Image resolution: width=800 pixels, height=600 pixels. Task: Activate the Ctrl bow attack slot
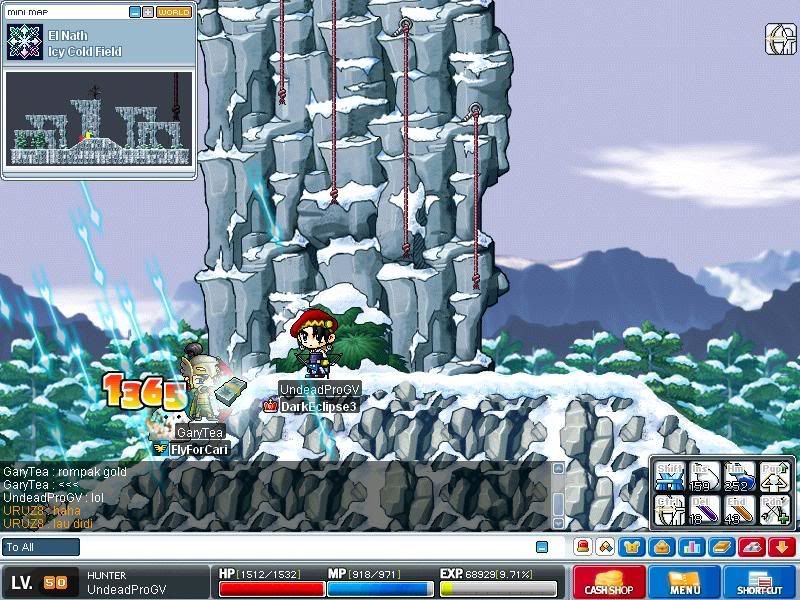click(670, 510)
